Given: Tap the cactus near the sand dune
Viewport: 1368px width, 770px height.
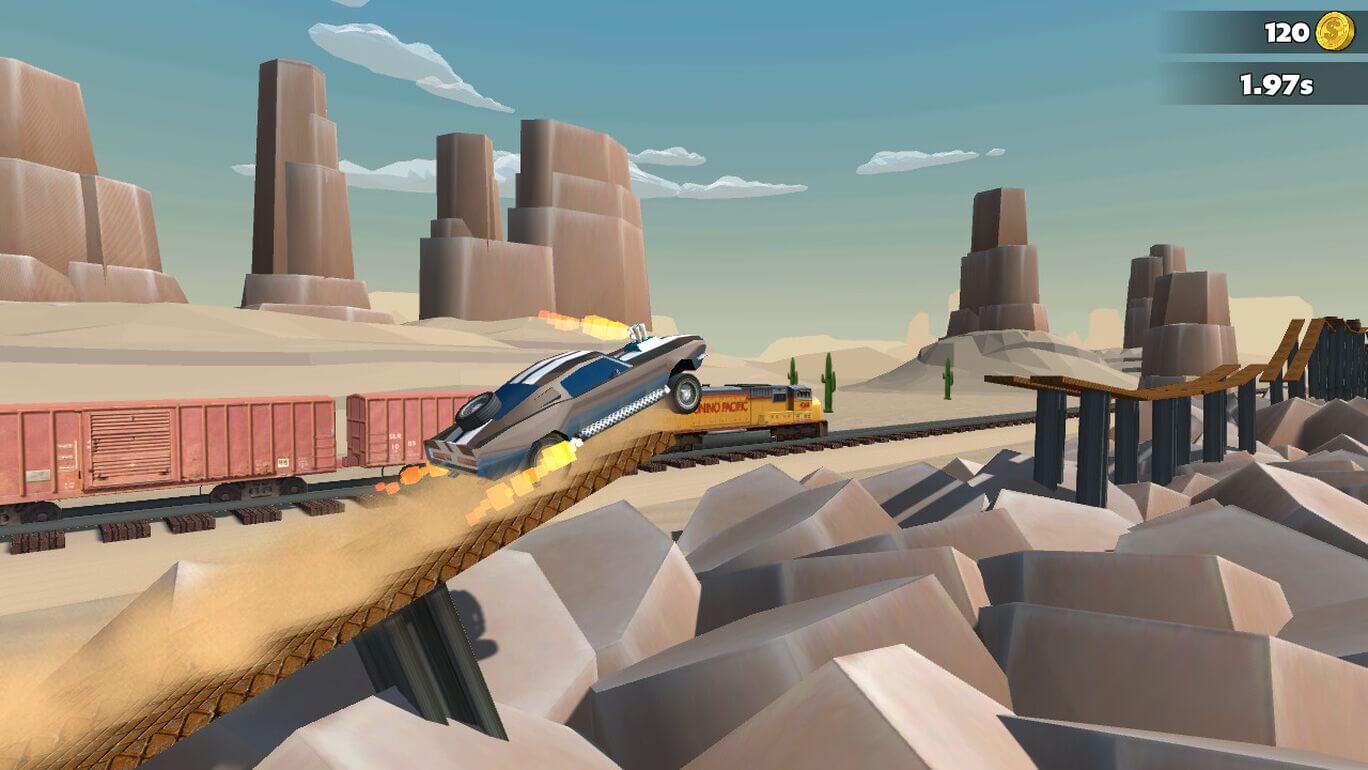Looking at the screenshot, I should (x=948, y=375).
